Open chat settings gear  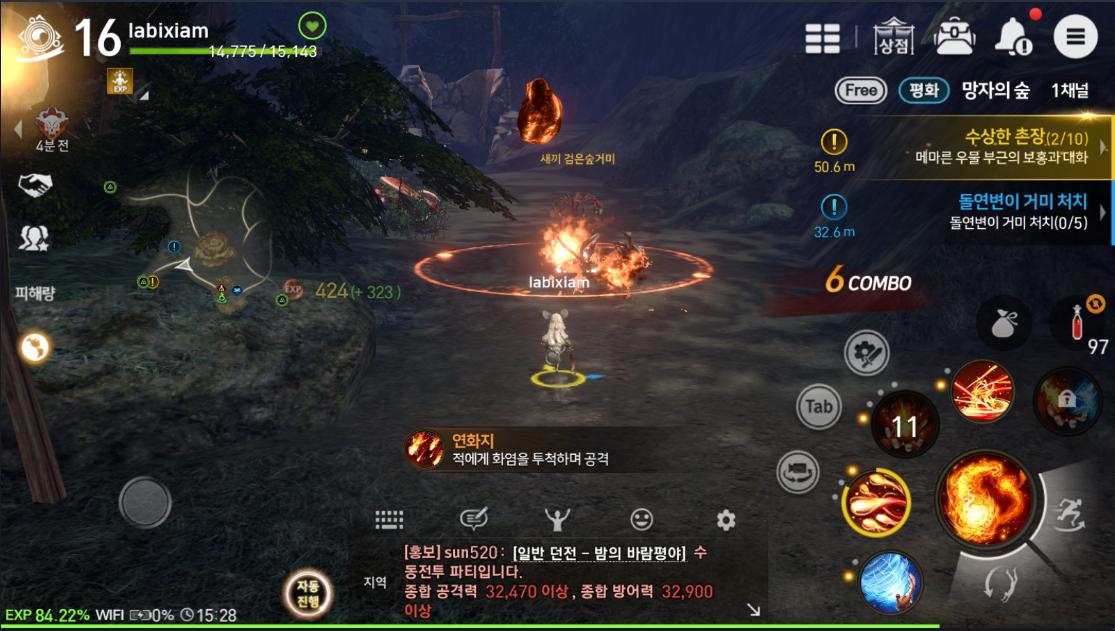[x=726, y=519]
